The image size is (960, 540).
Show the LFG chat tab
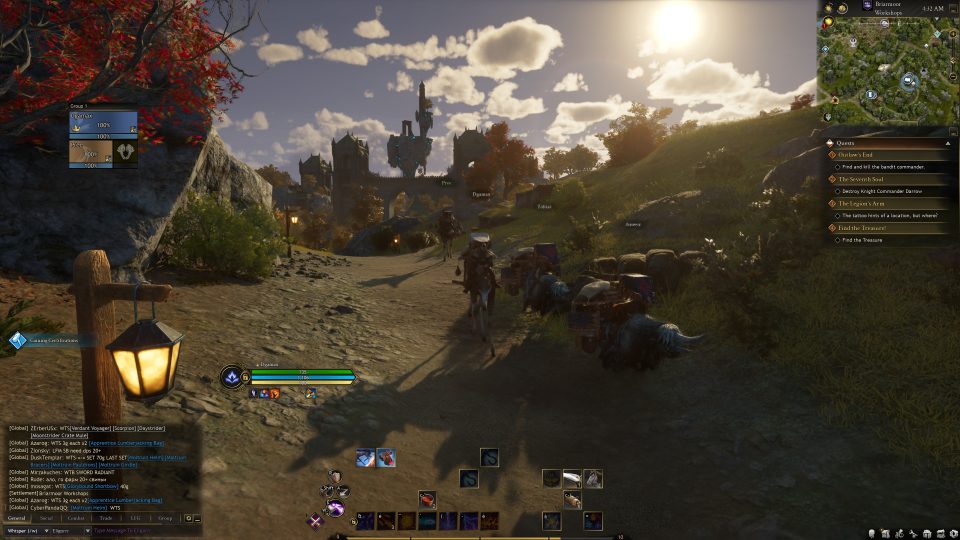(135, 518)
